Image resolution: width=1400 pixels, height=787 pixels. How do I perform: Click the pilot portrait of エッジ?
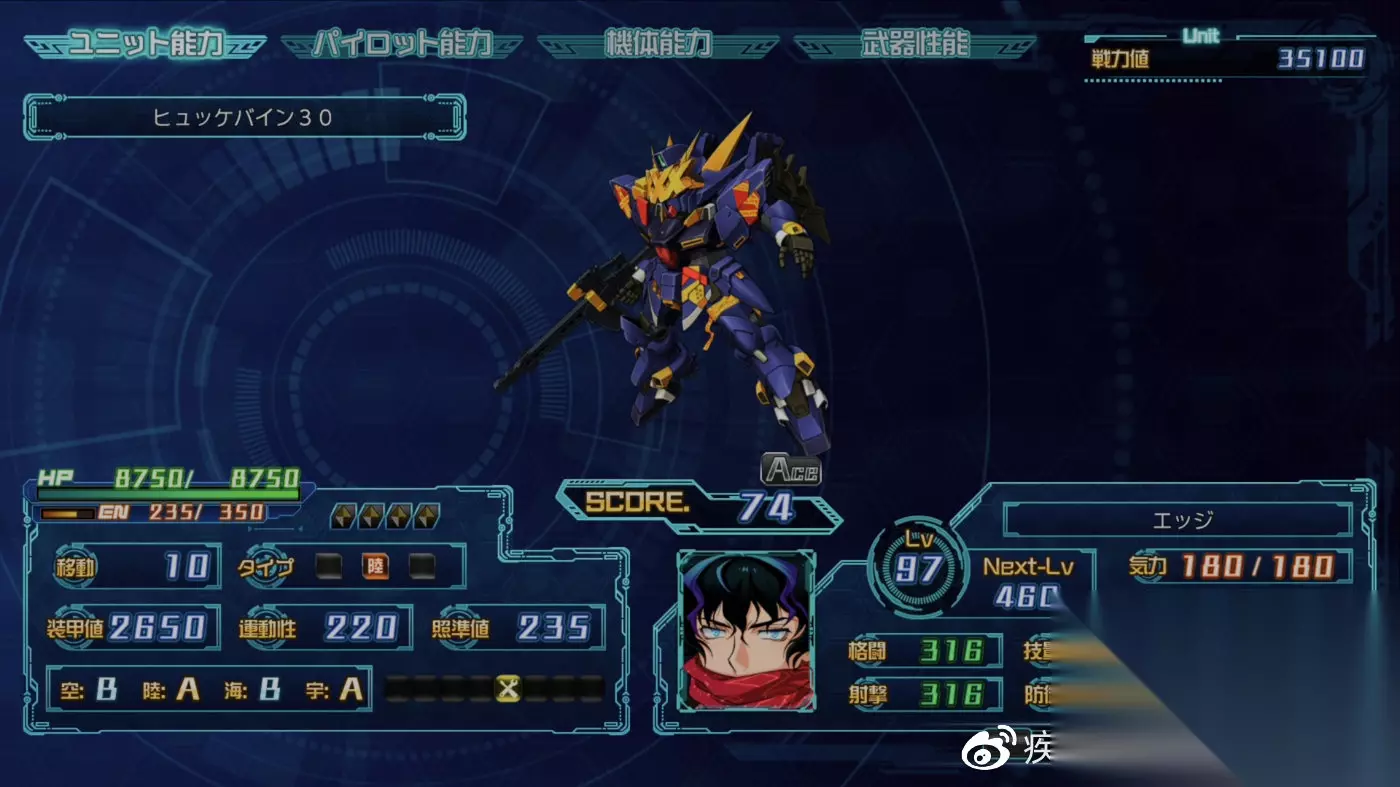coord(747,632)
